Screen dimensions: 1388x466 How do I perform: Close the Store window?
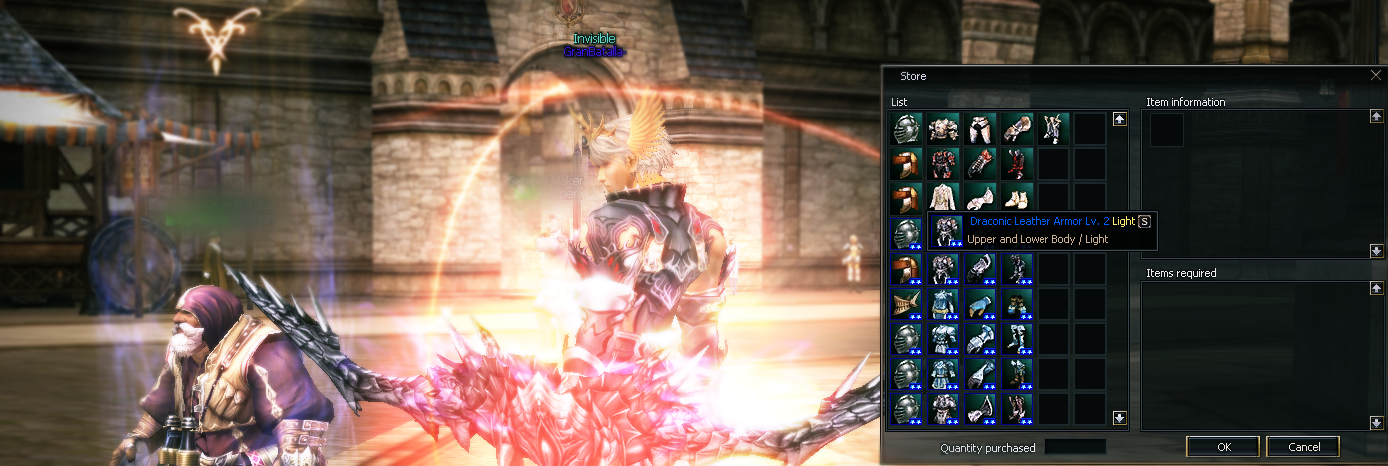1375,75
